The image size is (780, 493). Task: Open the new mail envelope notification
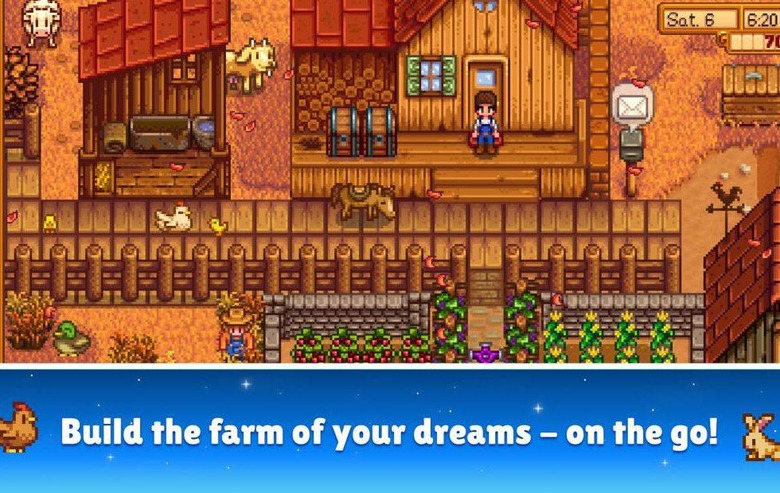coord(632,103)
